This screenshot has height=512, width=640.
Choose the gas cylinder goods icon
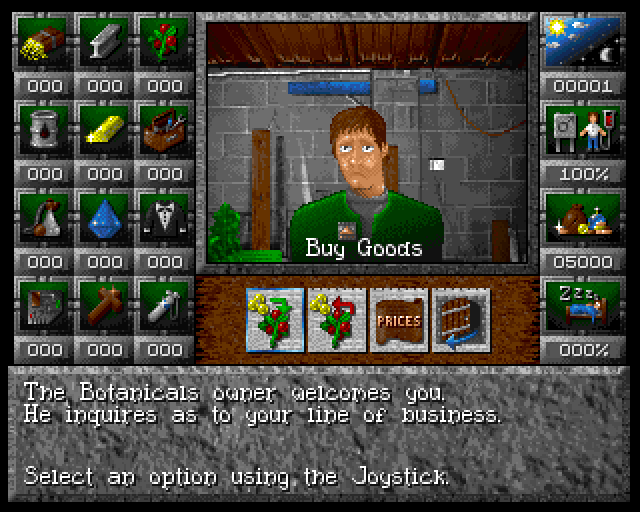click(x=164, y=305)
